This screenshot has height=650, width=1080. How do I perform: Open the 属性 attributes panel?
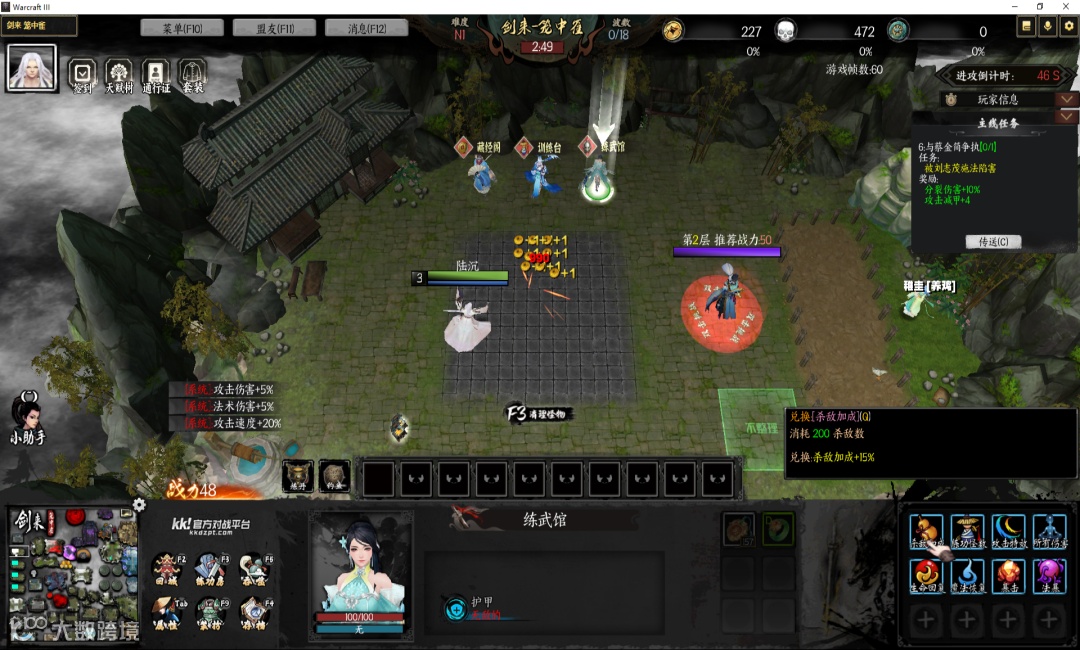tap(167, 610)
